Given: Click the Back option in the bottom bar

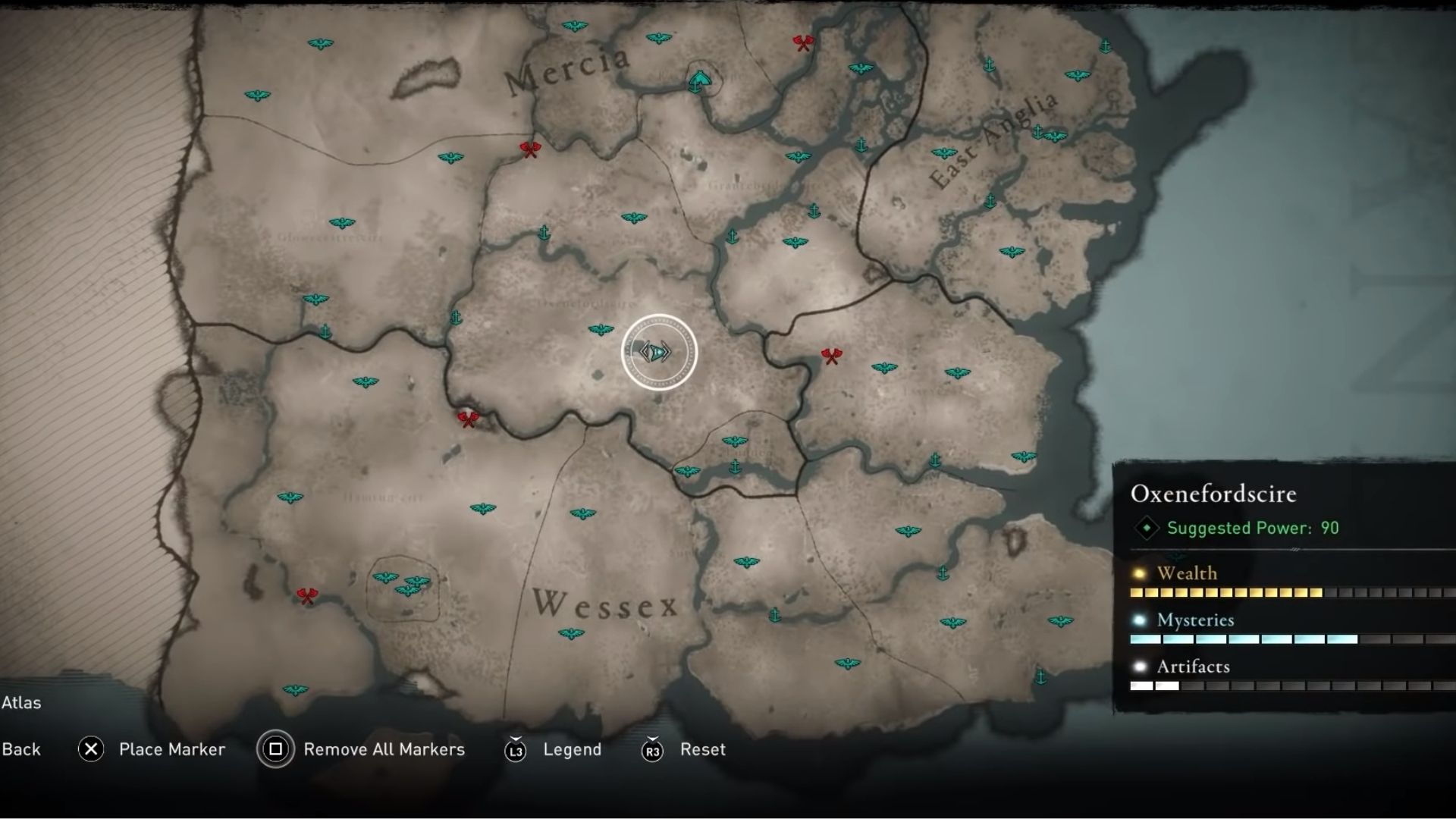Looking at the screenshot, I should click(x=22, y=749).
